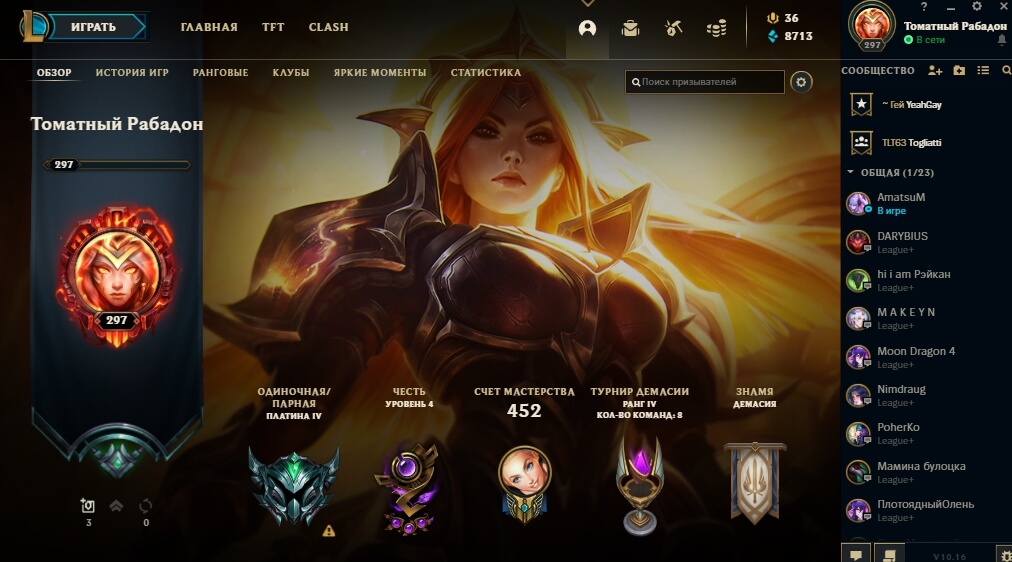Image resolution: width=1012 pixels, height=562 pixels.
Task: Open the КЛУБЫ tab
Action: click(x=290, y=73)
